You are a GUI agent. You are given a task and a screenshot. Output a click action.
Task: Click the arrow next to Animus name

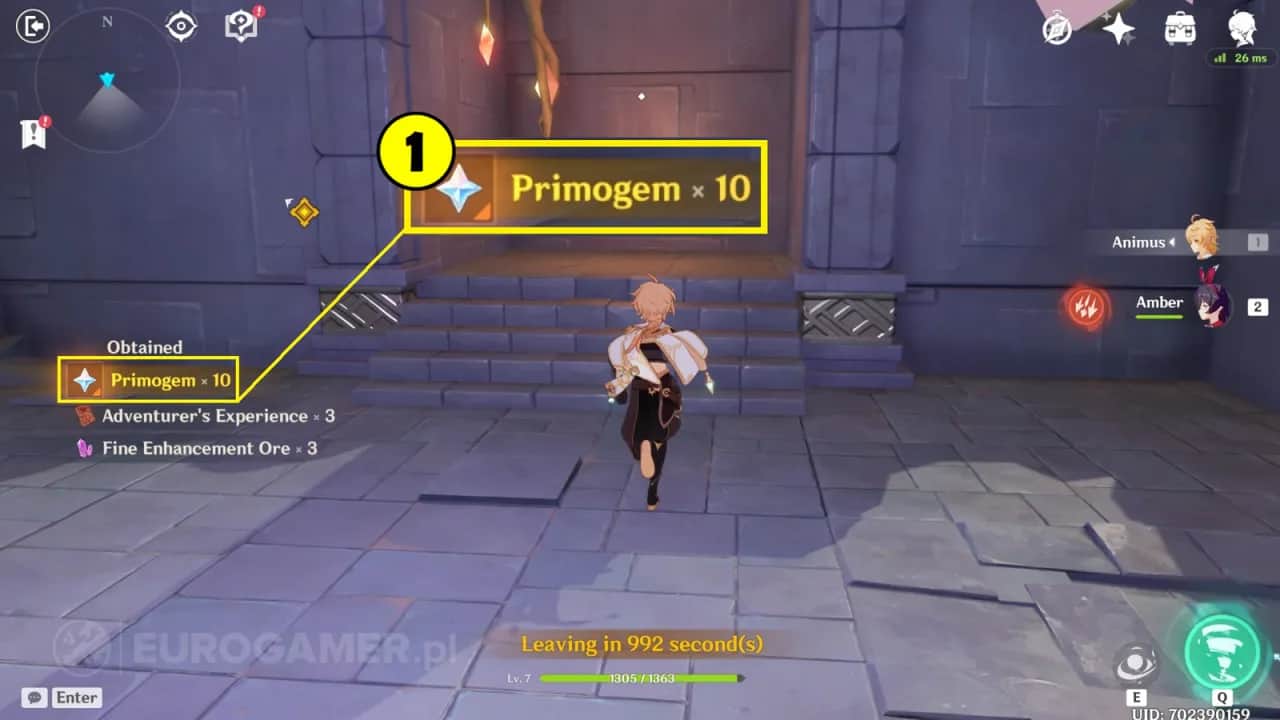click(1171, 241)
